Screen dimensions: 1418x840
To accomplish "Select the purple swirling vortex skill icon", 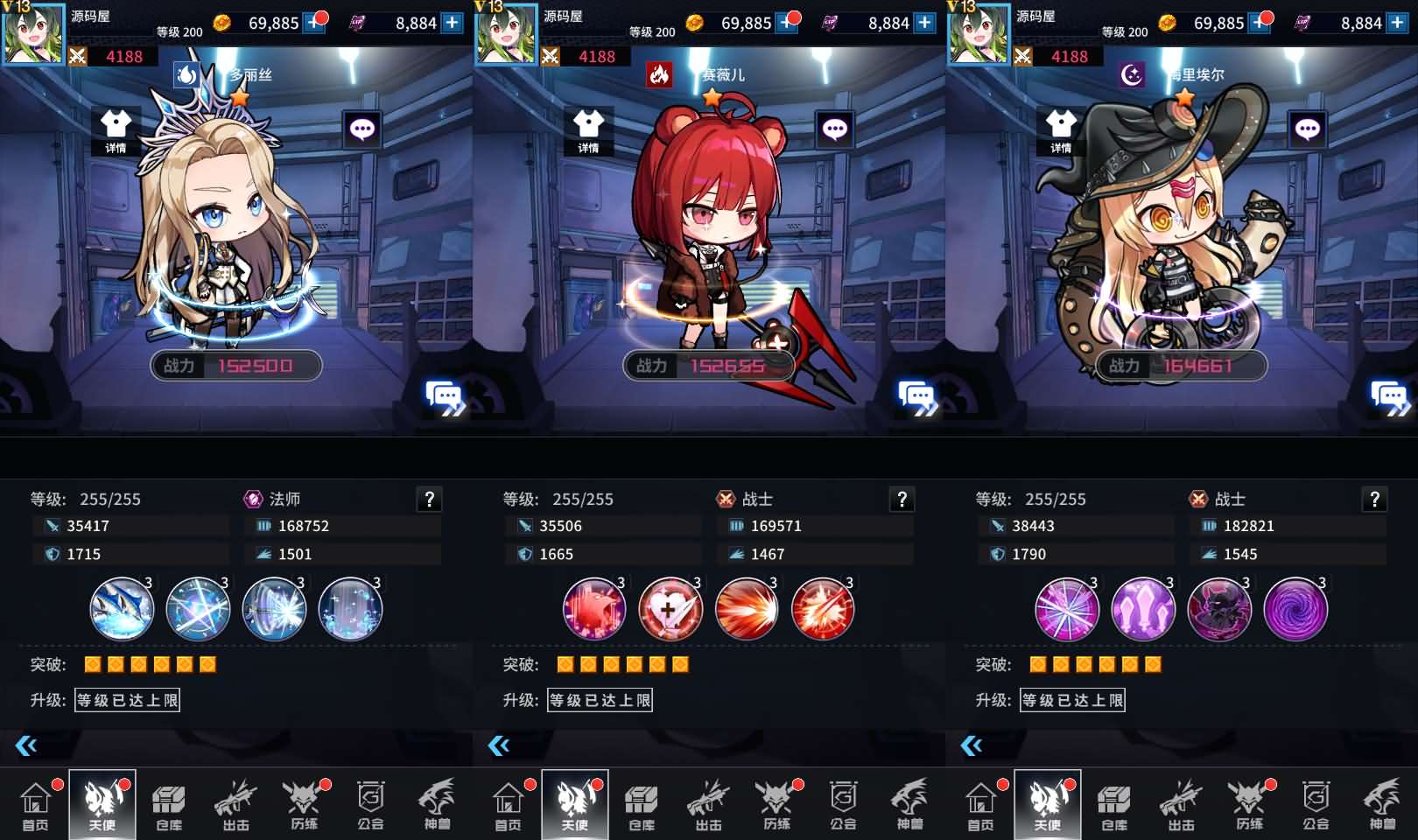I will coord(1295,609).
